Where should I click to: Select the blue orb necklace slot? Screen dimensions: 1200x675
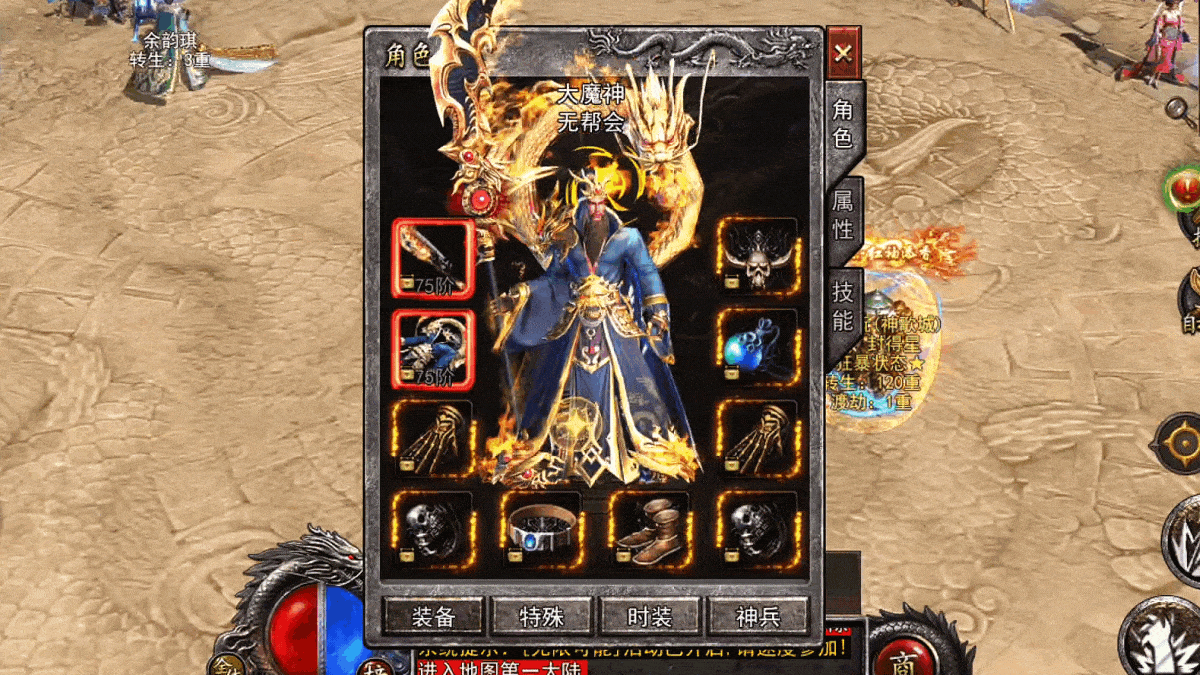758,347
